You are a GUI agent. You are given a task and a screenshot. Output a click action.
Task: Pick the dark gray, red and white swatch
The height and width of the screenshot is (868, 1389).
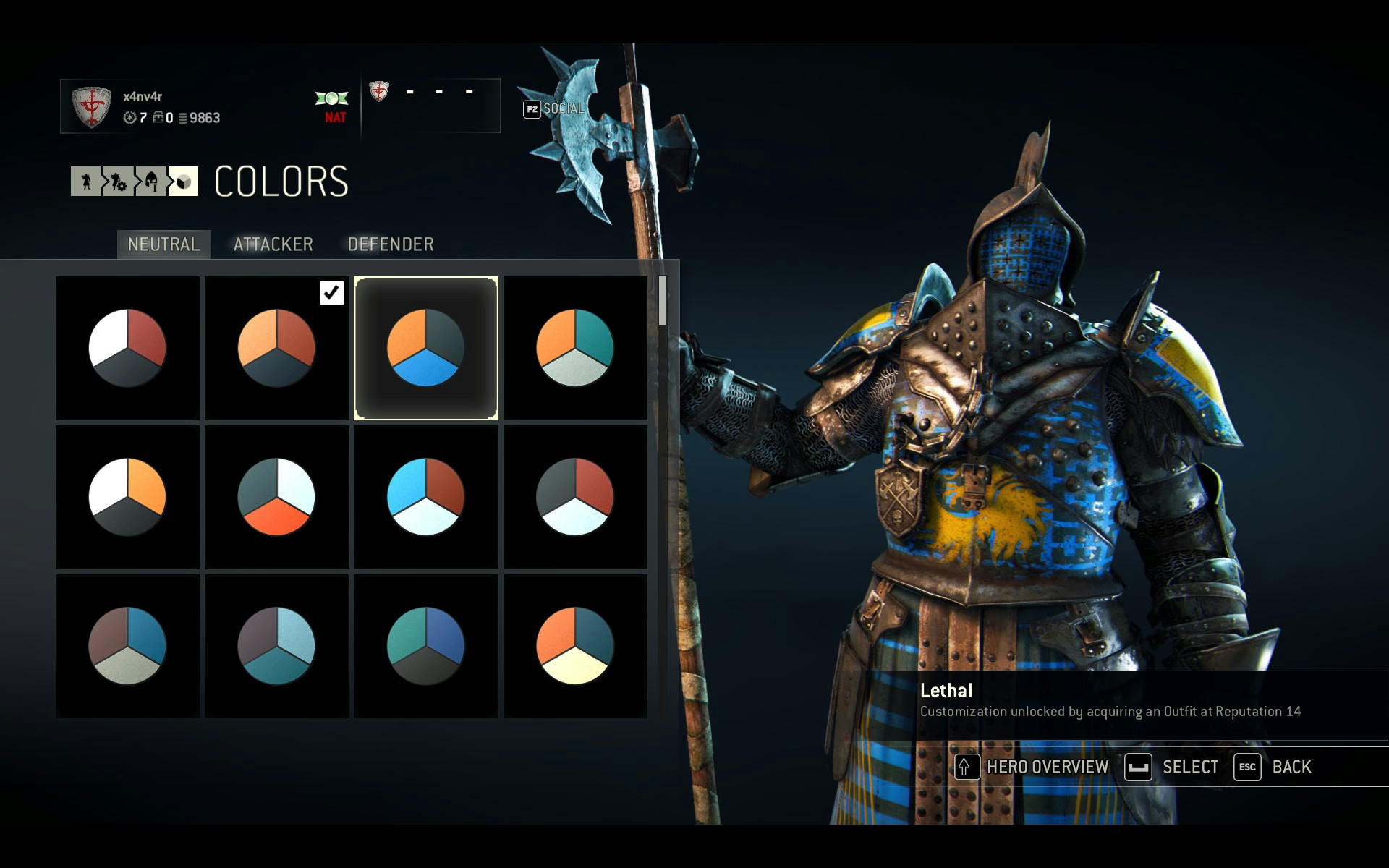coord(575,497)
